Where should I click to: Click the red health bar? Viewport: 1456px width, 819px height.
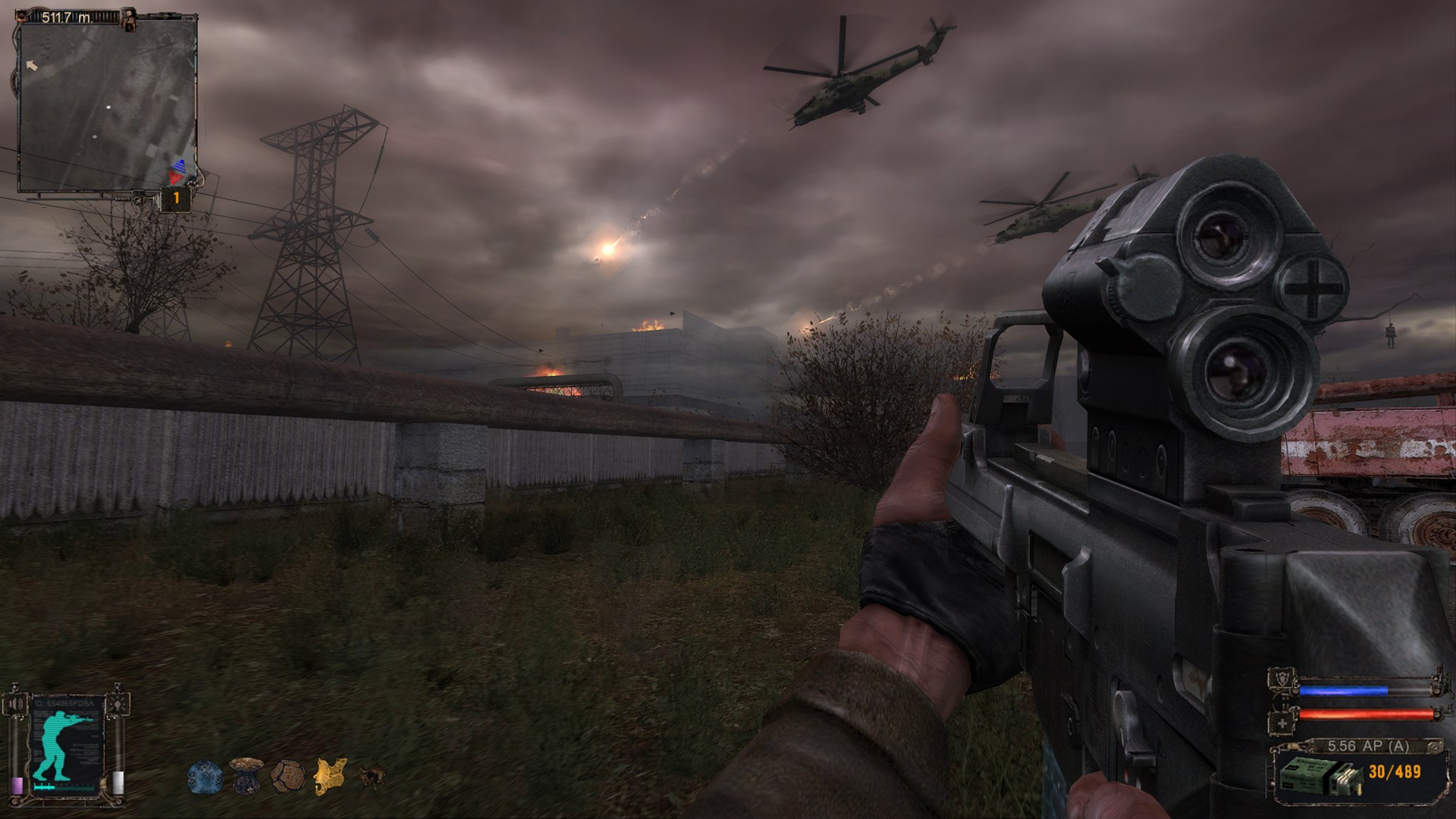click(x=1363, y=715)
